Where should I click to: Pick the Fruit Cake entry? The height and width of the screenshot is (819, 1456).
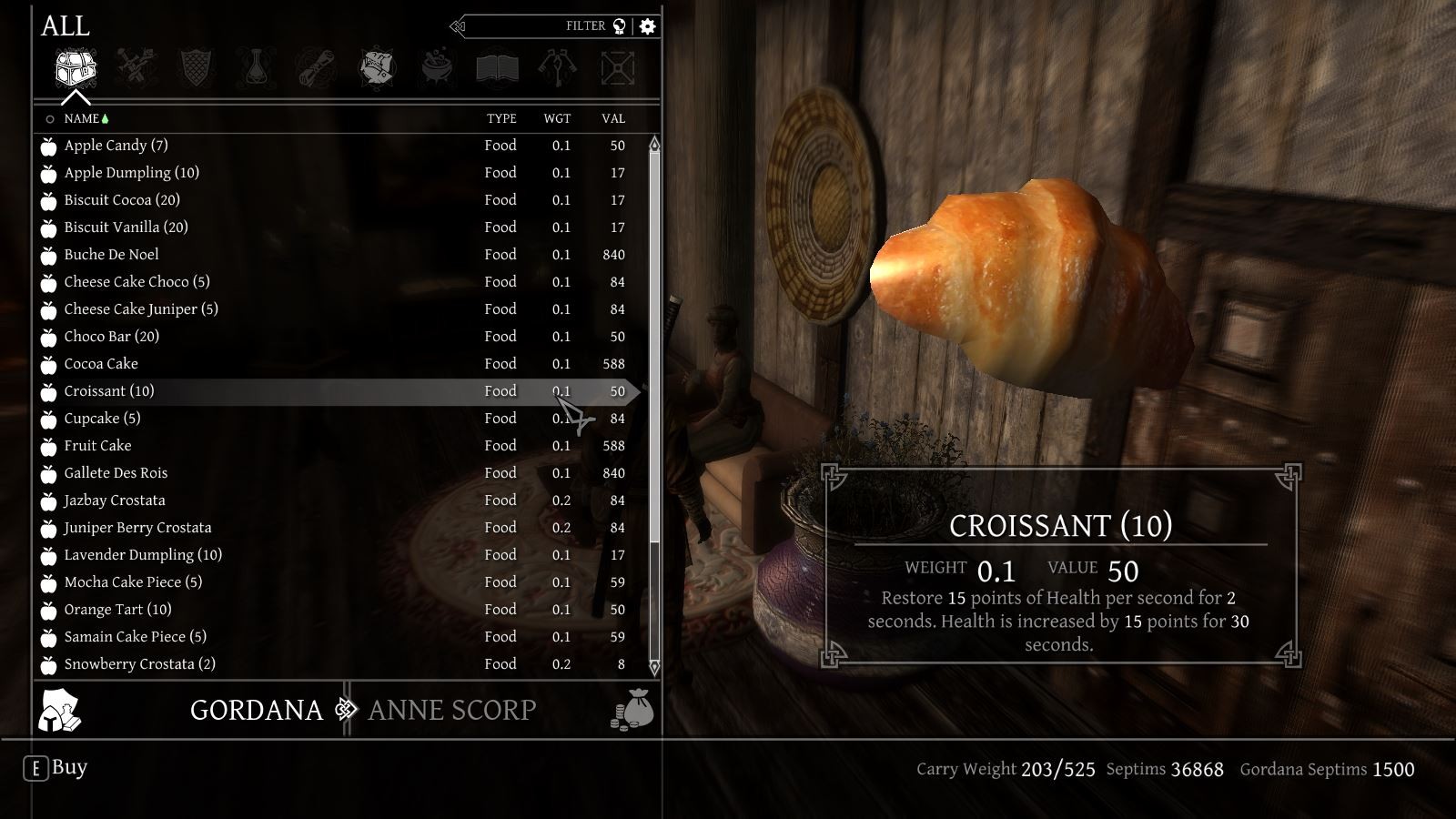point(97,446)
